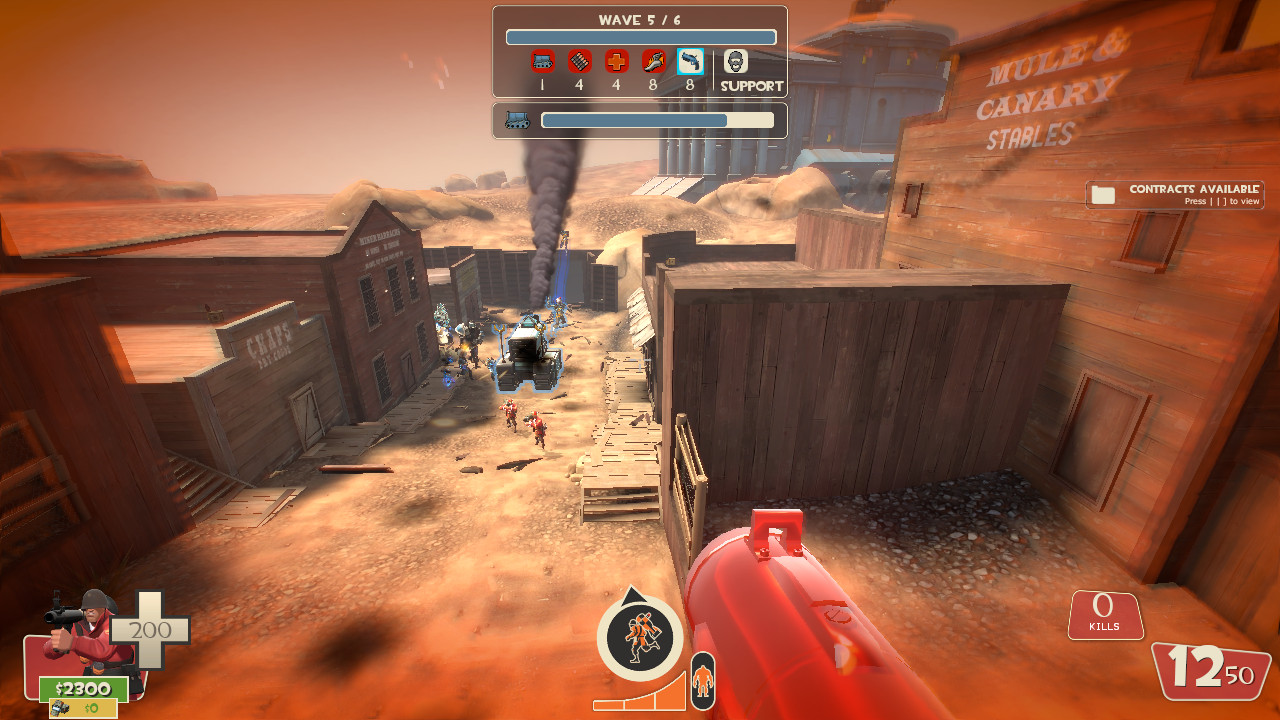Image resolution: width=1280 pixels, height=720 pixels.
Task: Click the red 0 KILLS counter
Action: (x=1104, y=613)
